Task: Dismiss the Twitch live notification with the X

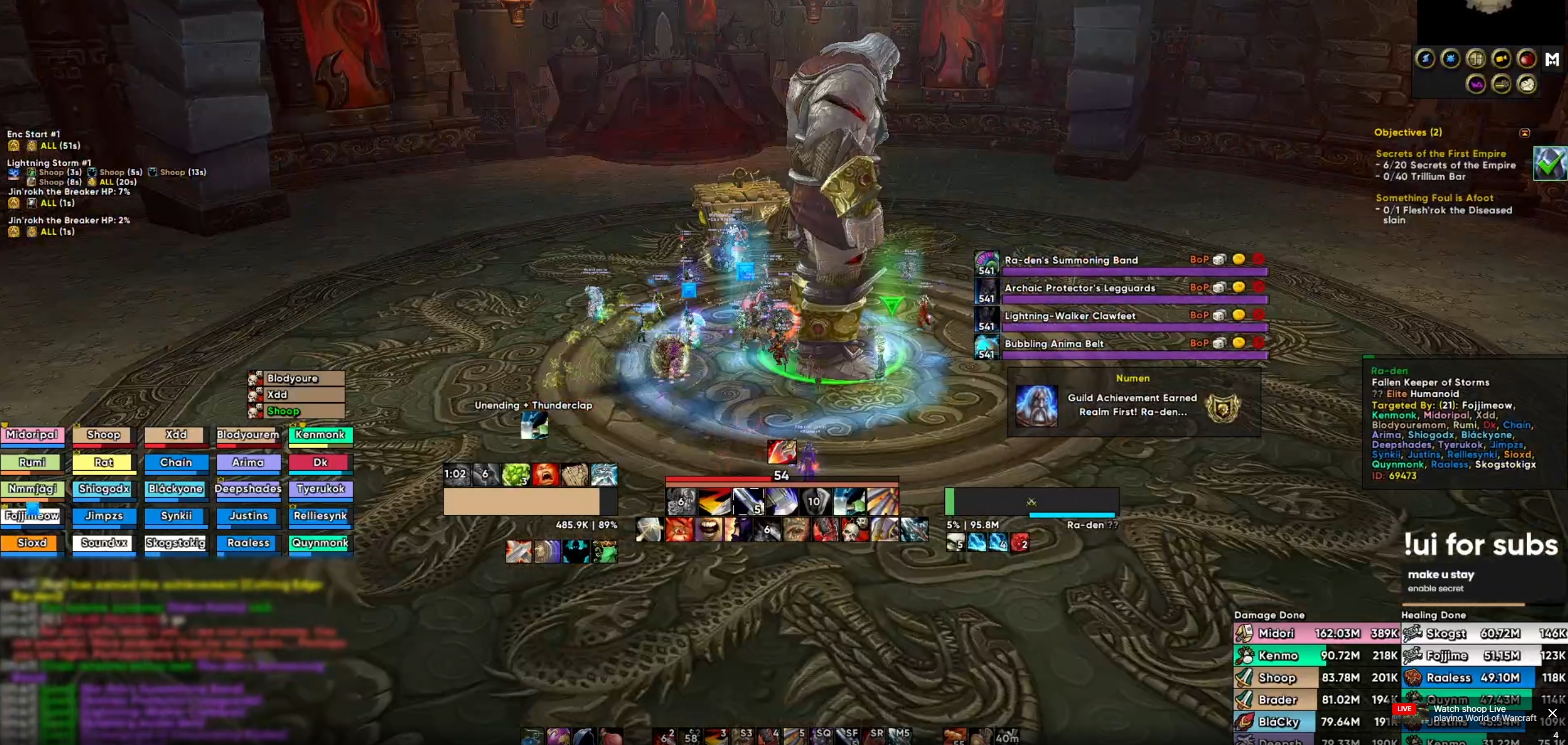Action: [1553, 713]
